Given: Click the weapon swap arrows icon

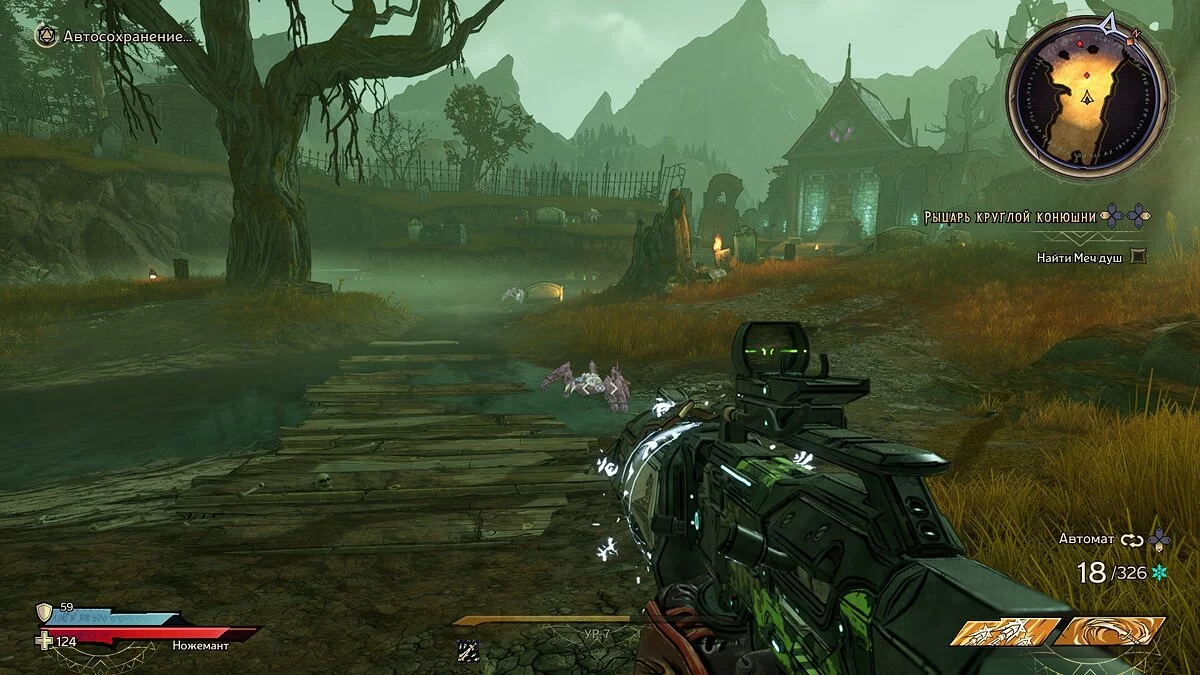Looking at the screenshot, I should [1132, 540].
